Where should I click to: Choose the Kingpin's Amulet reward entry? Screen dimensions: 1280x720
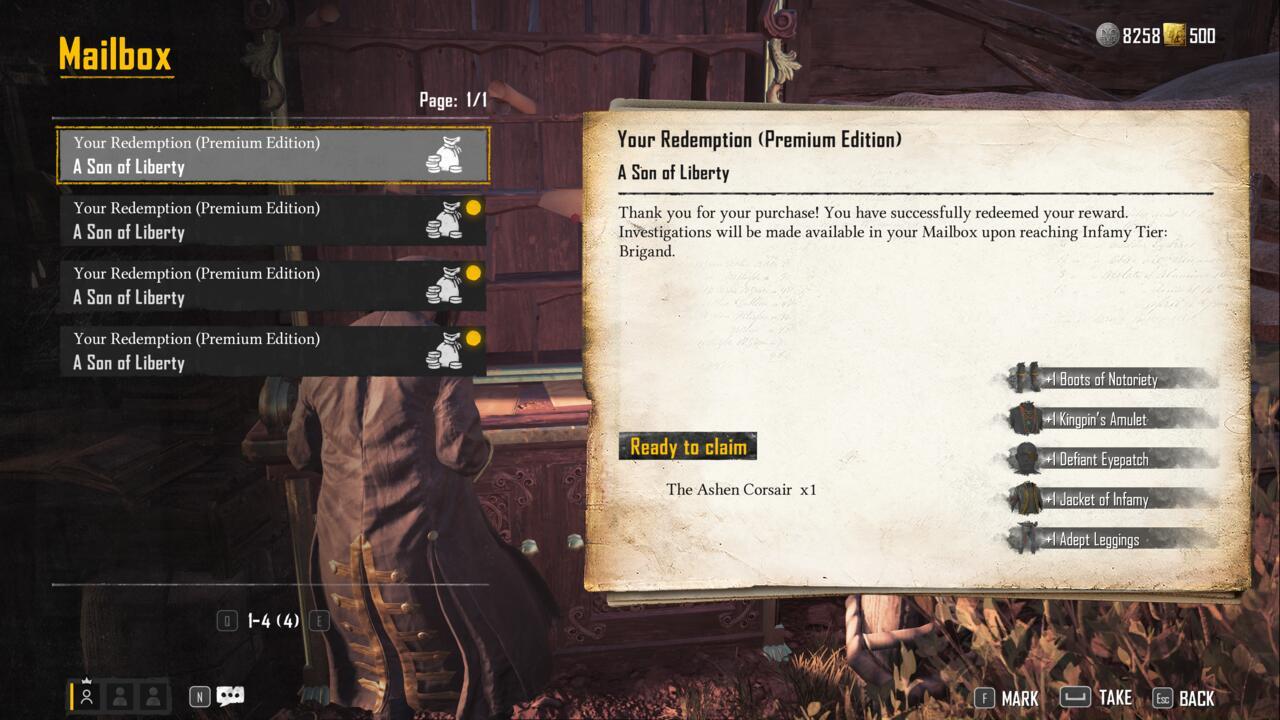(x=1110, y=419)
